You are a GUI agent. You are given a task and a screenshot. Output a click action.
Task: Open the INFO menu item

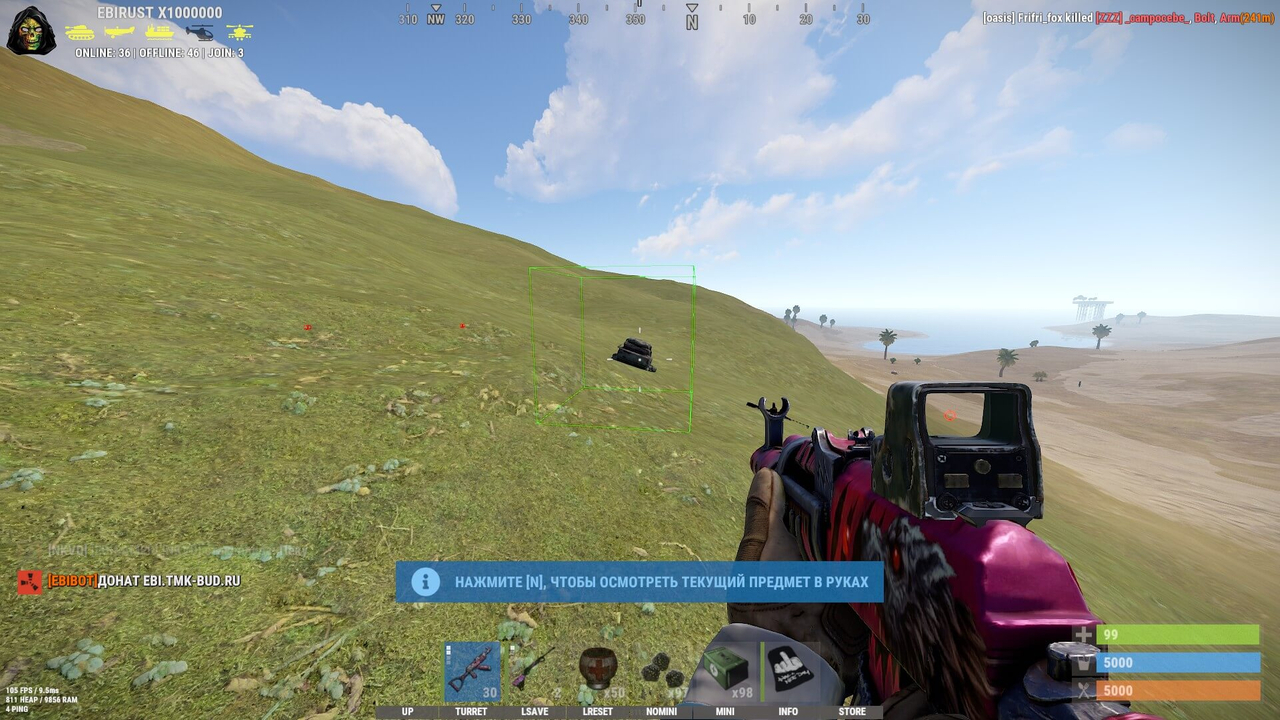[x=788, y=711]
